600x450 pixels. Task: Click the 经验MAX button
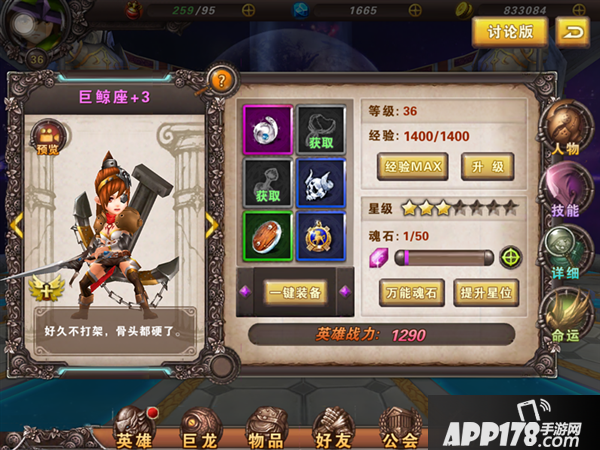pos(413,166)
